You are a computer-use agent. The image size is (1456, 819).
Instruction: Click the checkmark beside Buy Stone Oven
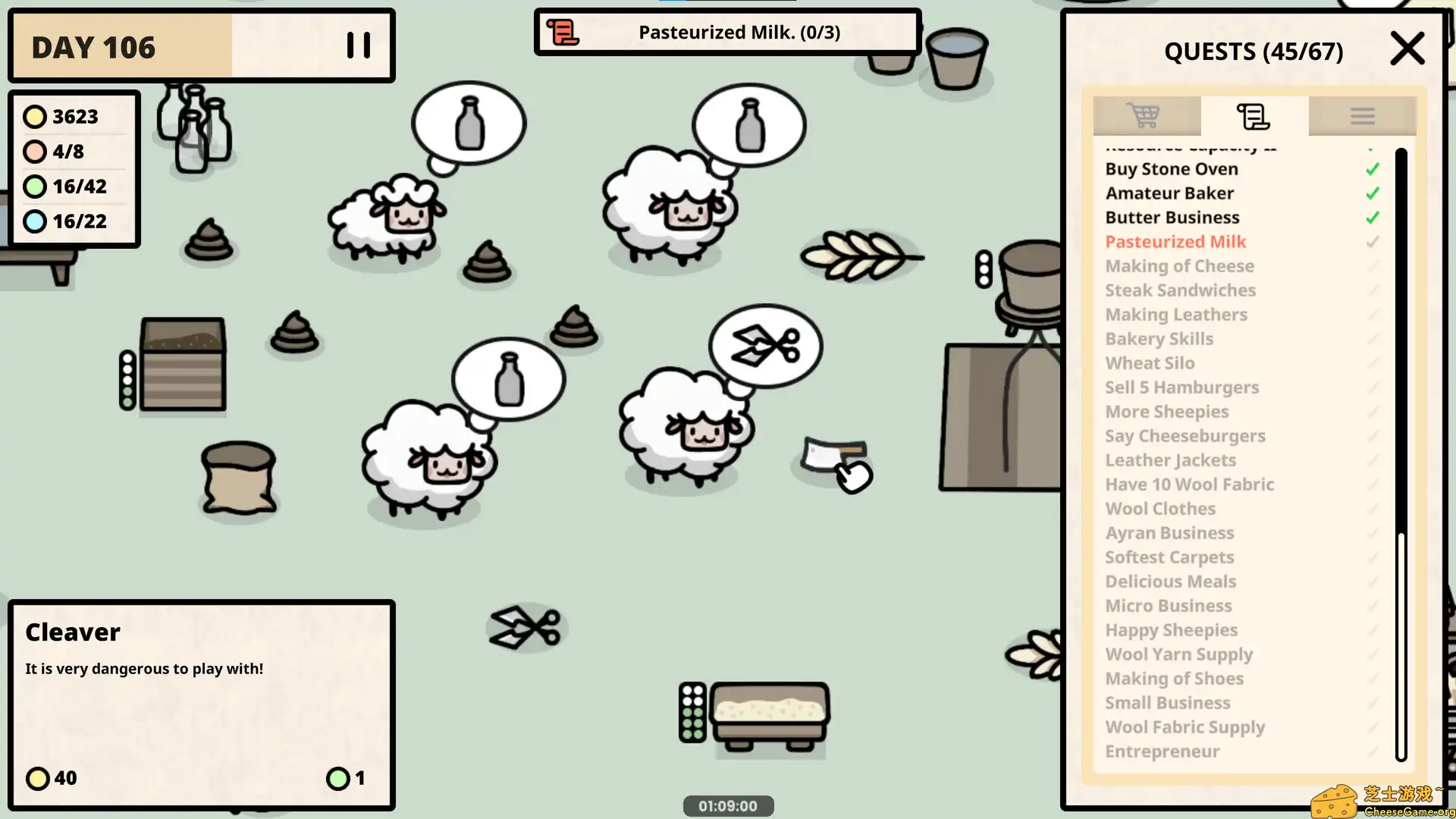pyautogui.click(x=1372, y=168)
